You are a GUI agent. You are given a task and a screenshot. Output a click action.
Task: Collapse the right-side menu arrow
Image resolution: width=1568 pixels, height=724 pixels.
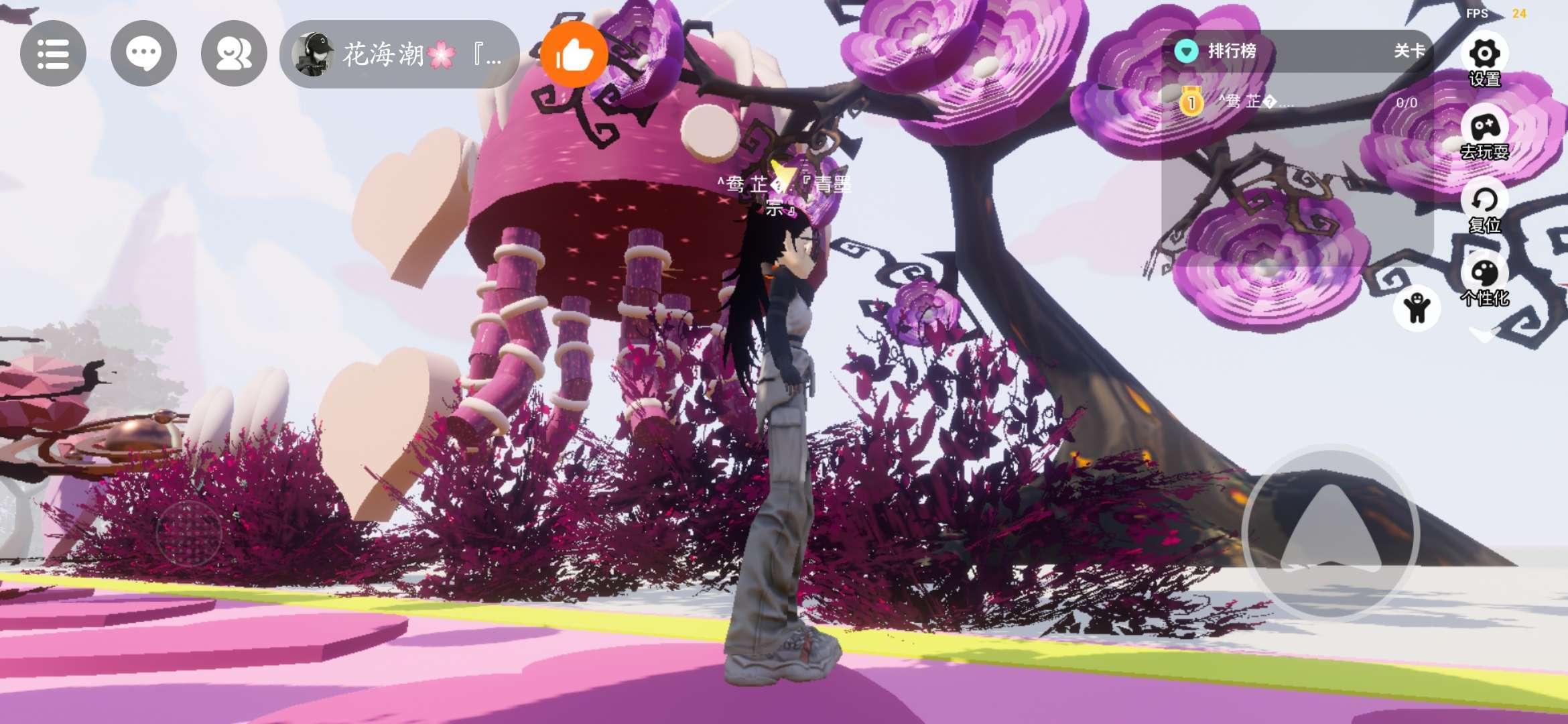pos(1484,335)
